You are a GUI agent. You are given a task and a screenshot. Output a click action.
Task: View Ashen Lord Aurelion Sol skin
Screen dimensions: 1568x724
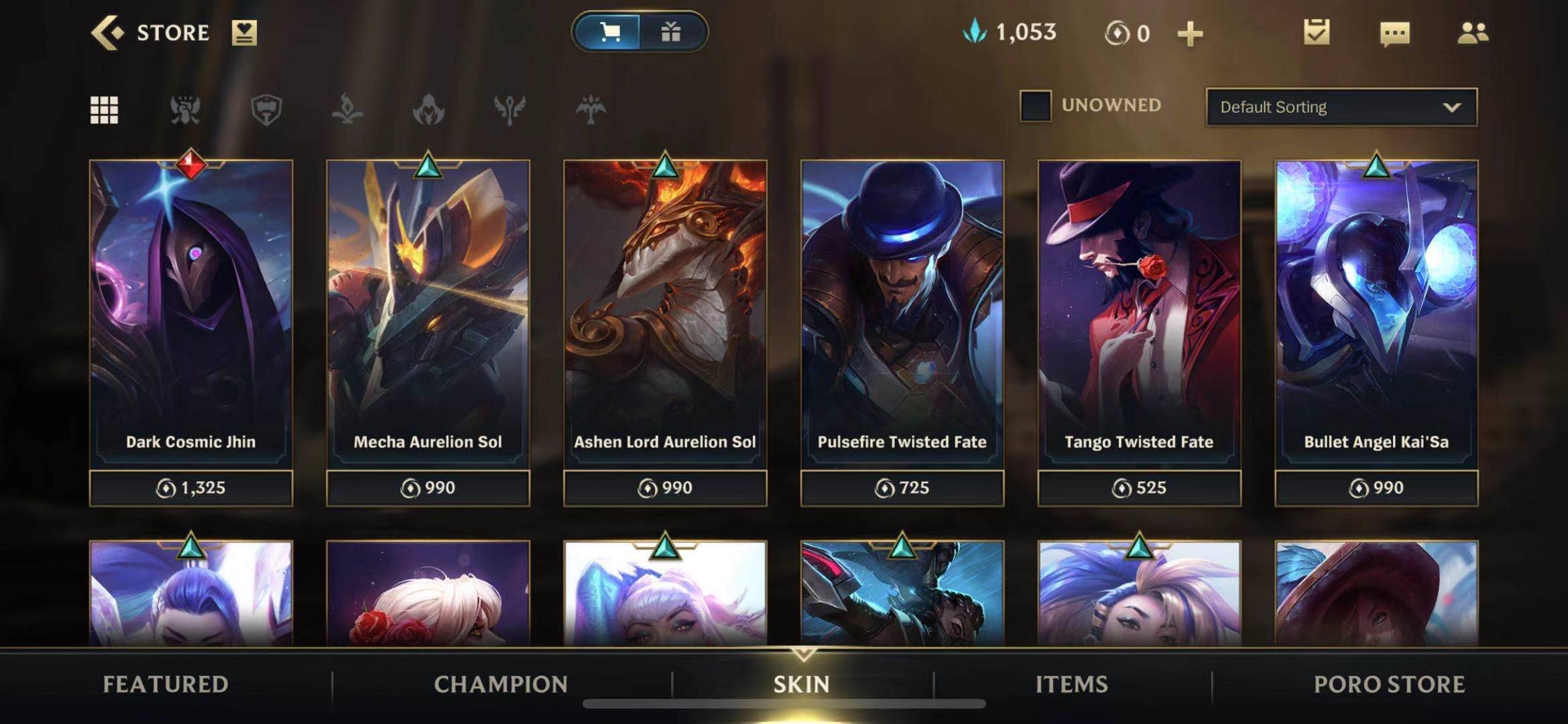point(665,315)
